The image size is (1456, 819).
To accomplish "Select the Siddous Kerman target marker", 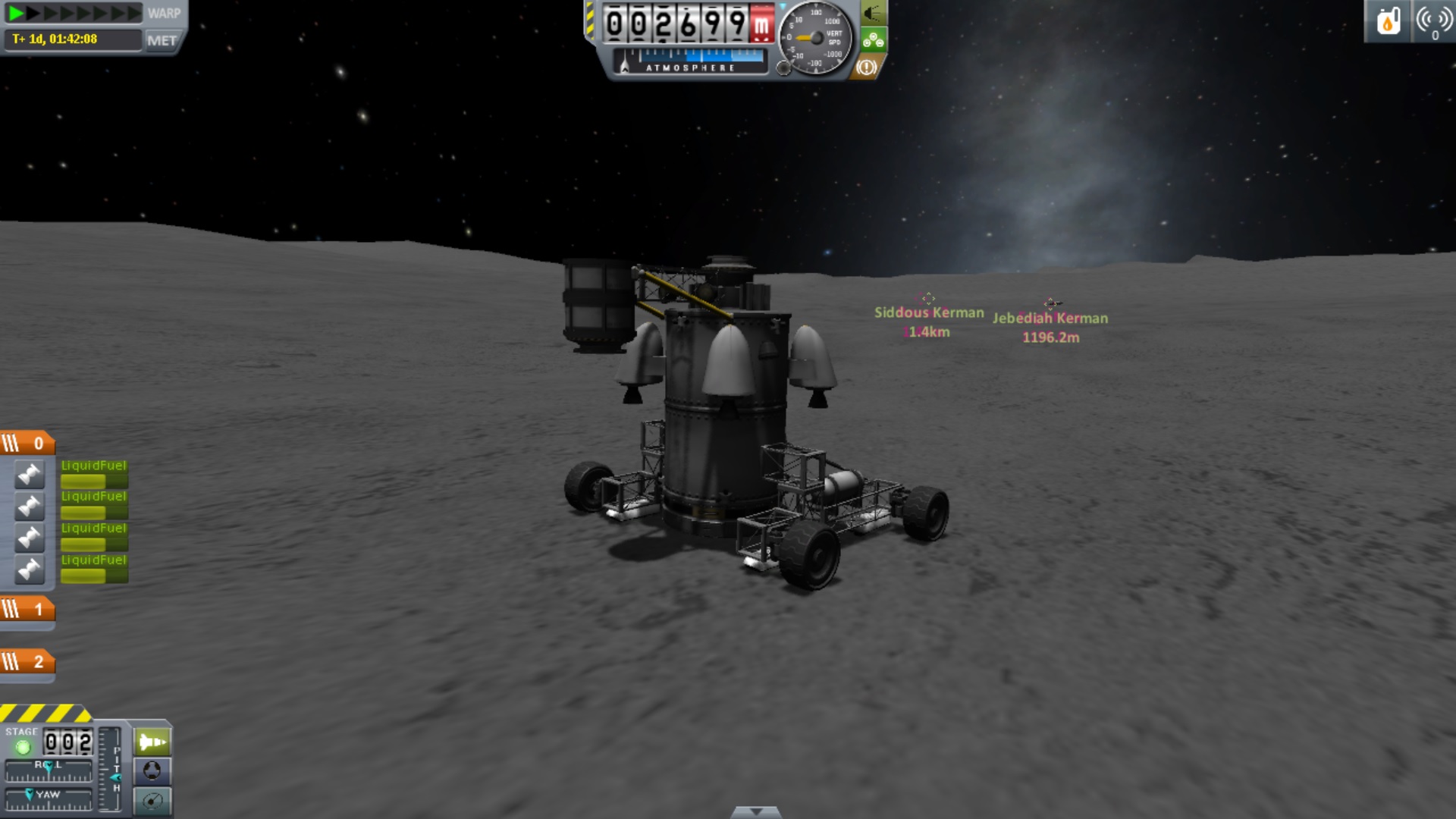I will click(x=927, y=299).
